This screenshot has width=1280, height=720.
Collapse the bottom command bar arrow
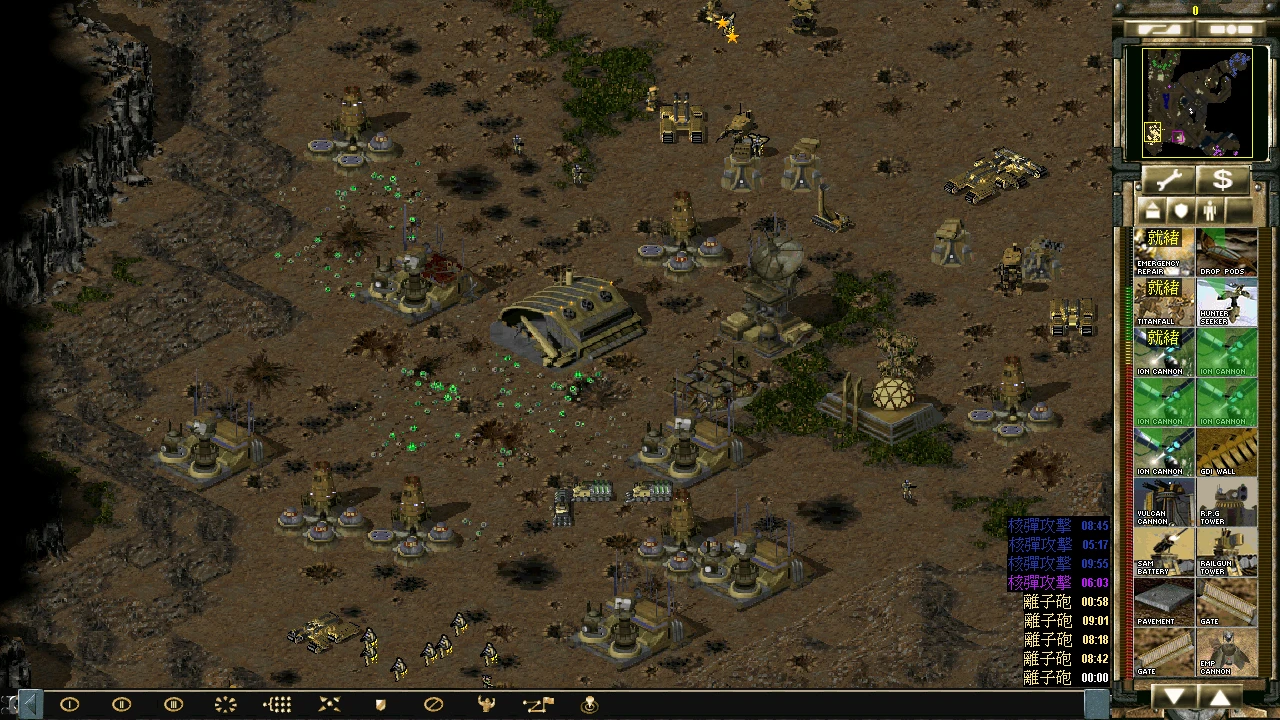[29, 704]
